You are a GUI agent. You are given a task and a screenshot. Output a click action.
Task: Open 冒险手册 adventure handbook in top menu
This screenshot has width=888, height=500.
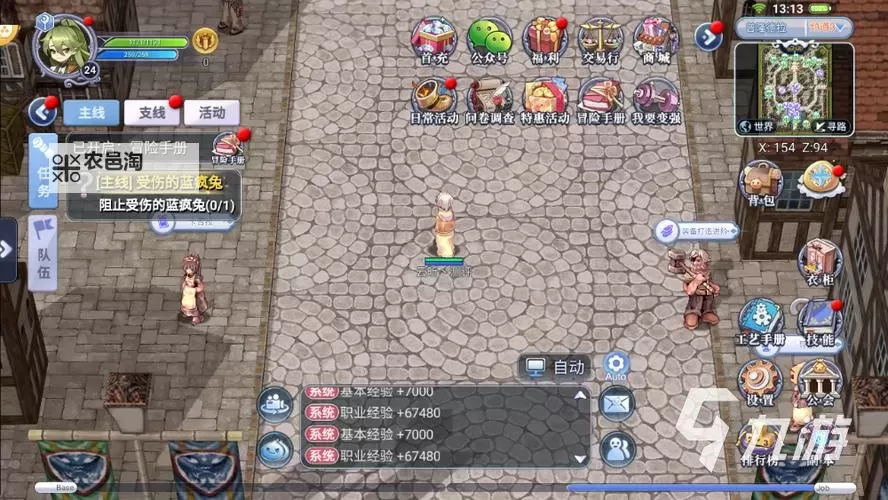click(600, 98)
